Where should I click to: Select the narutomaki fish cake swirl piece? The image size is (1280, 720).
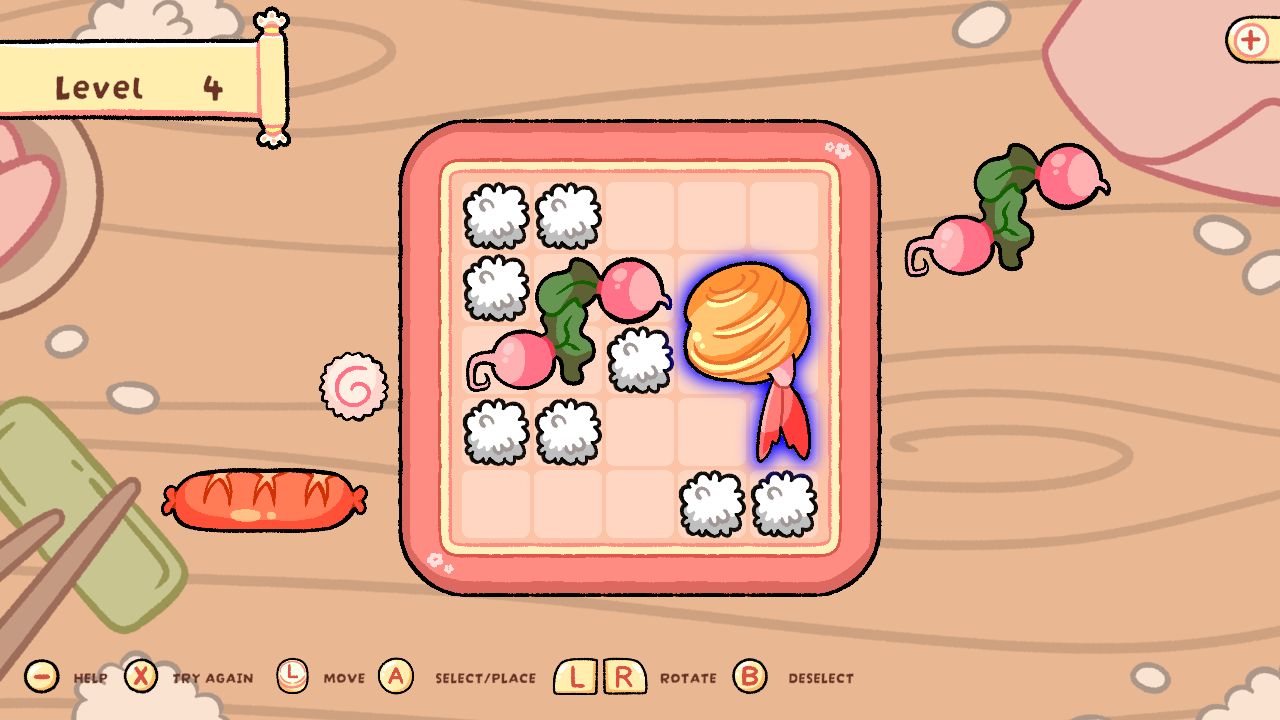355,385
